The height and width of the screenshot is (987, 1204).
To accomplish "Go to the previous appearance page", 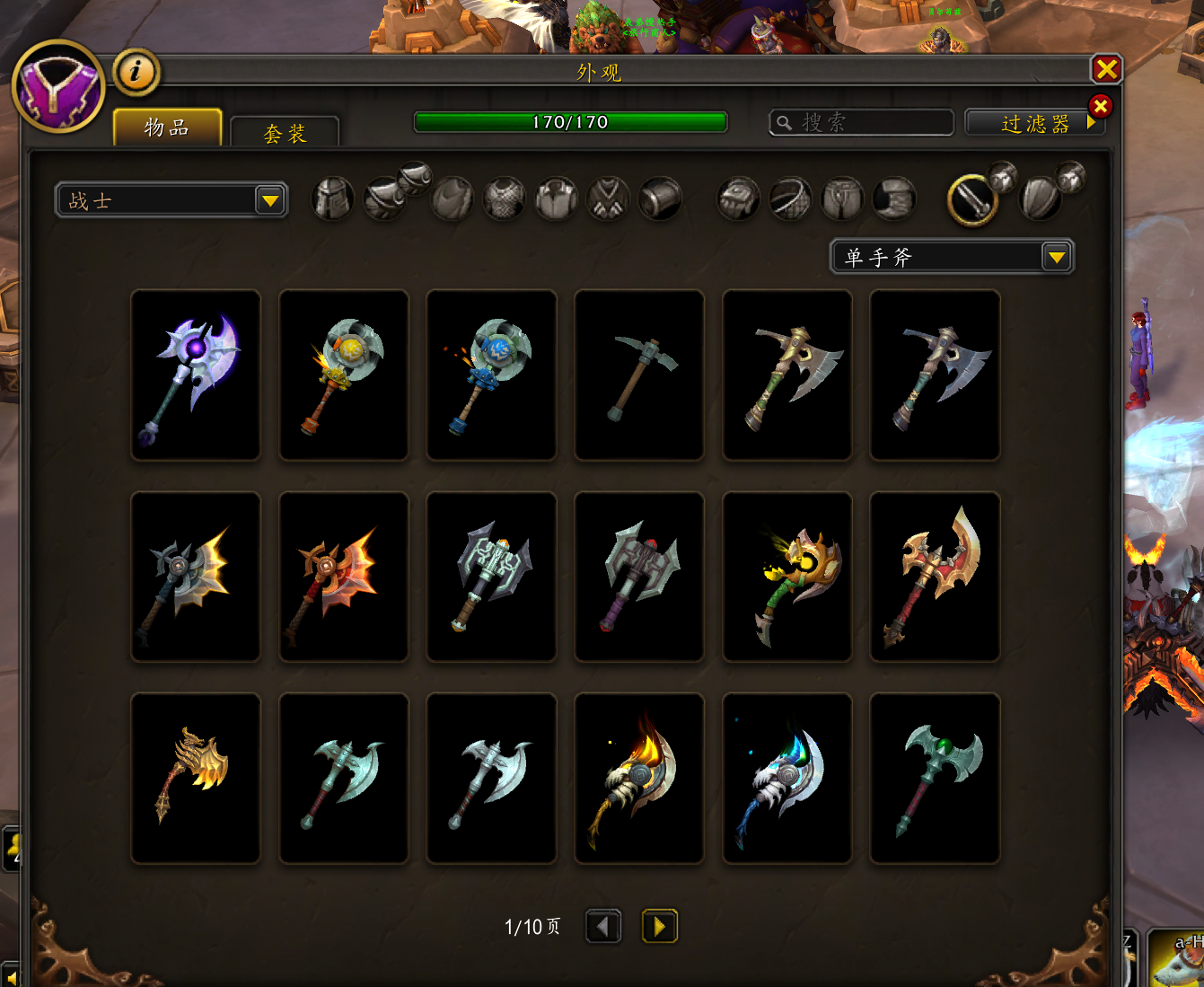I will tap(603, 926).
